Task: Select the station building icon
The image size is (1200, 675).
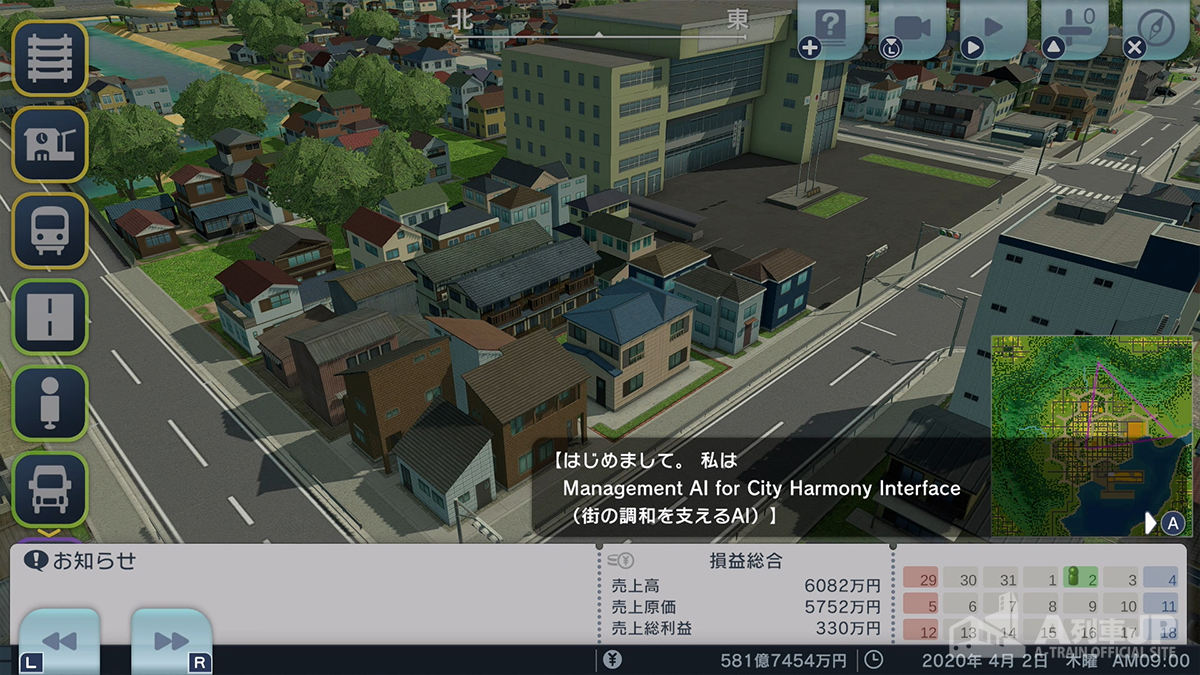Action: point(49,145)
